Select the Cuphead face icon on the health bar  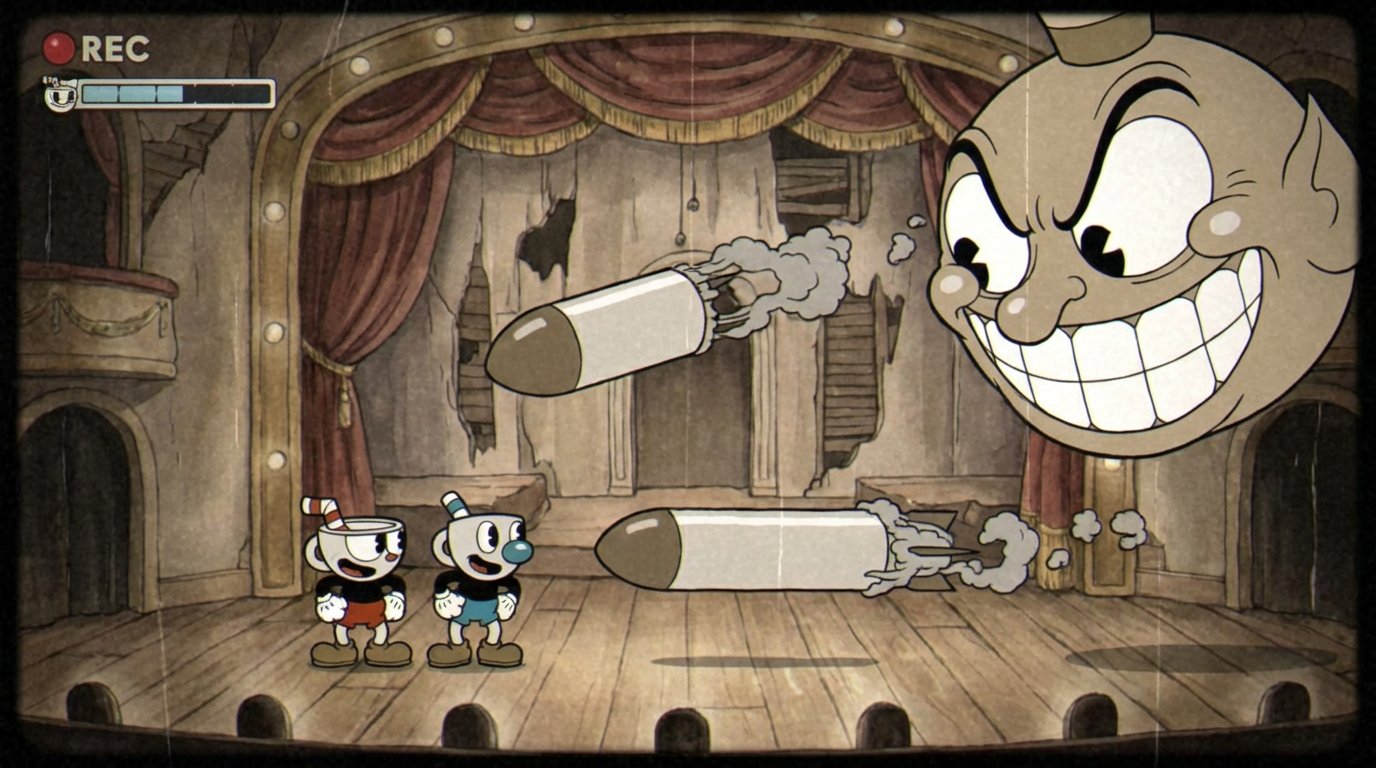(x=58, y=94)
